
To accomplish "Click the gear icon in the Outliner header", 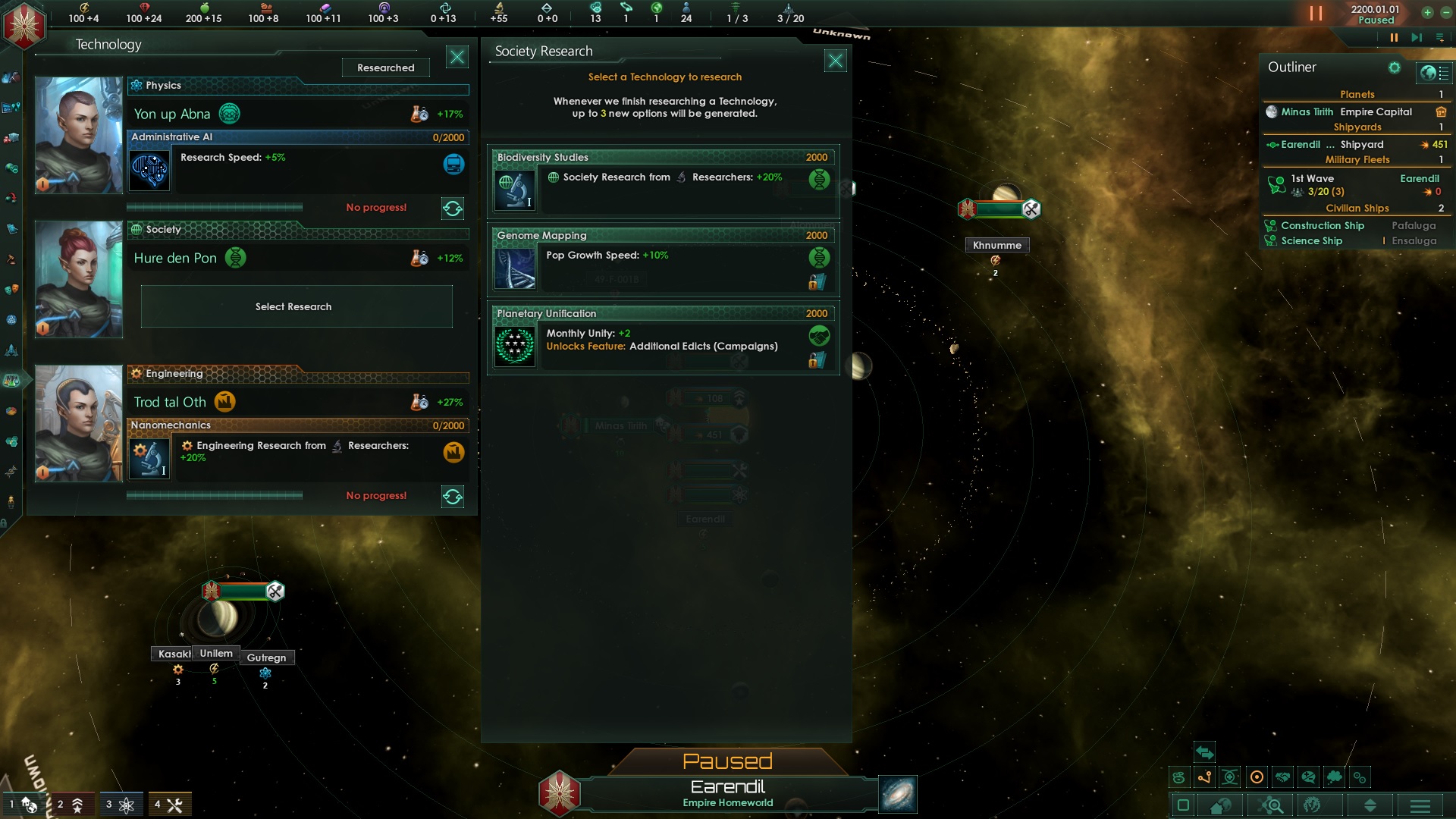I will point(1395,67).
